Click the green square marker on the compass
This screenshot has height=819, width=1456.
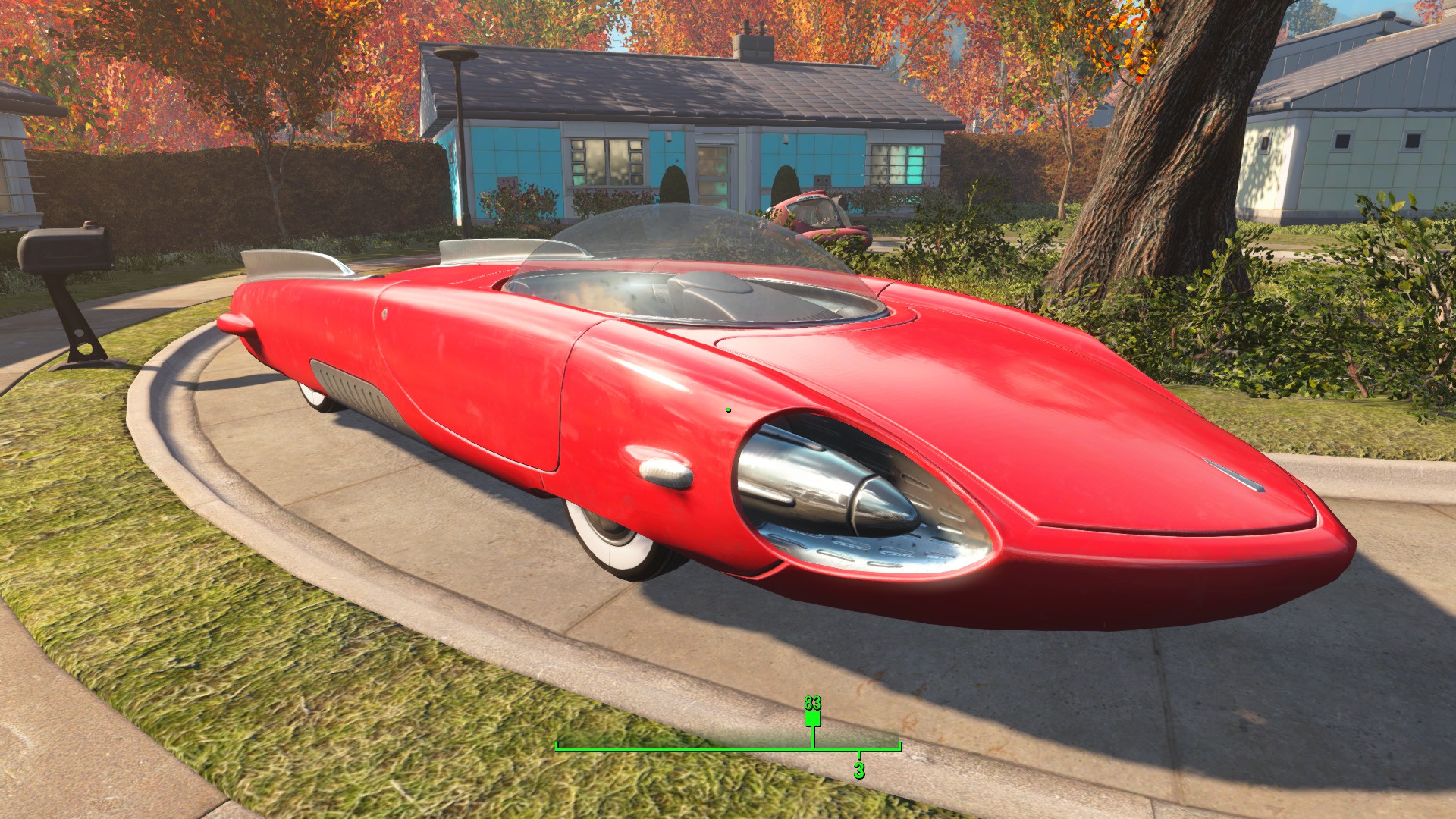[813, 718]
